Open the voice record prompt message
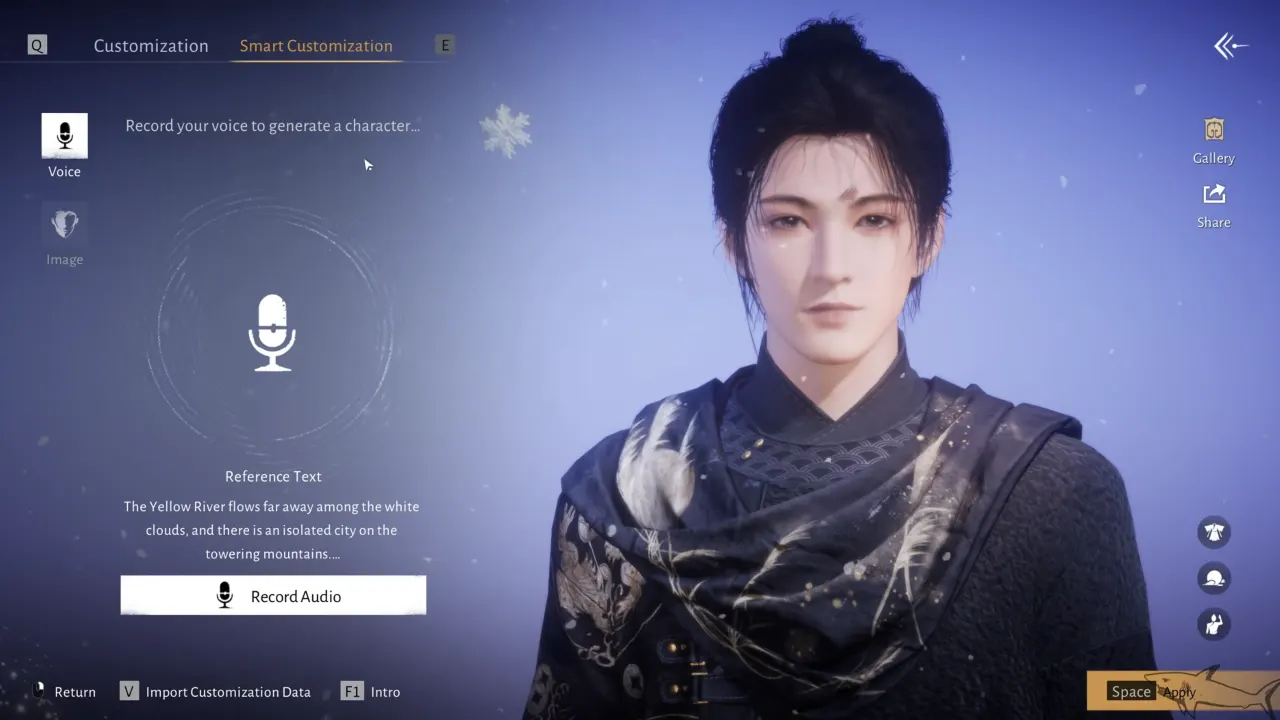 click(272, 125)
